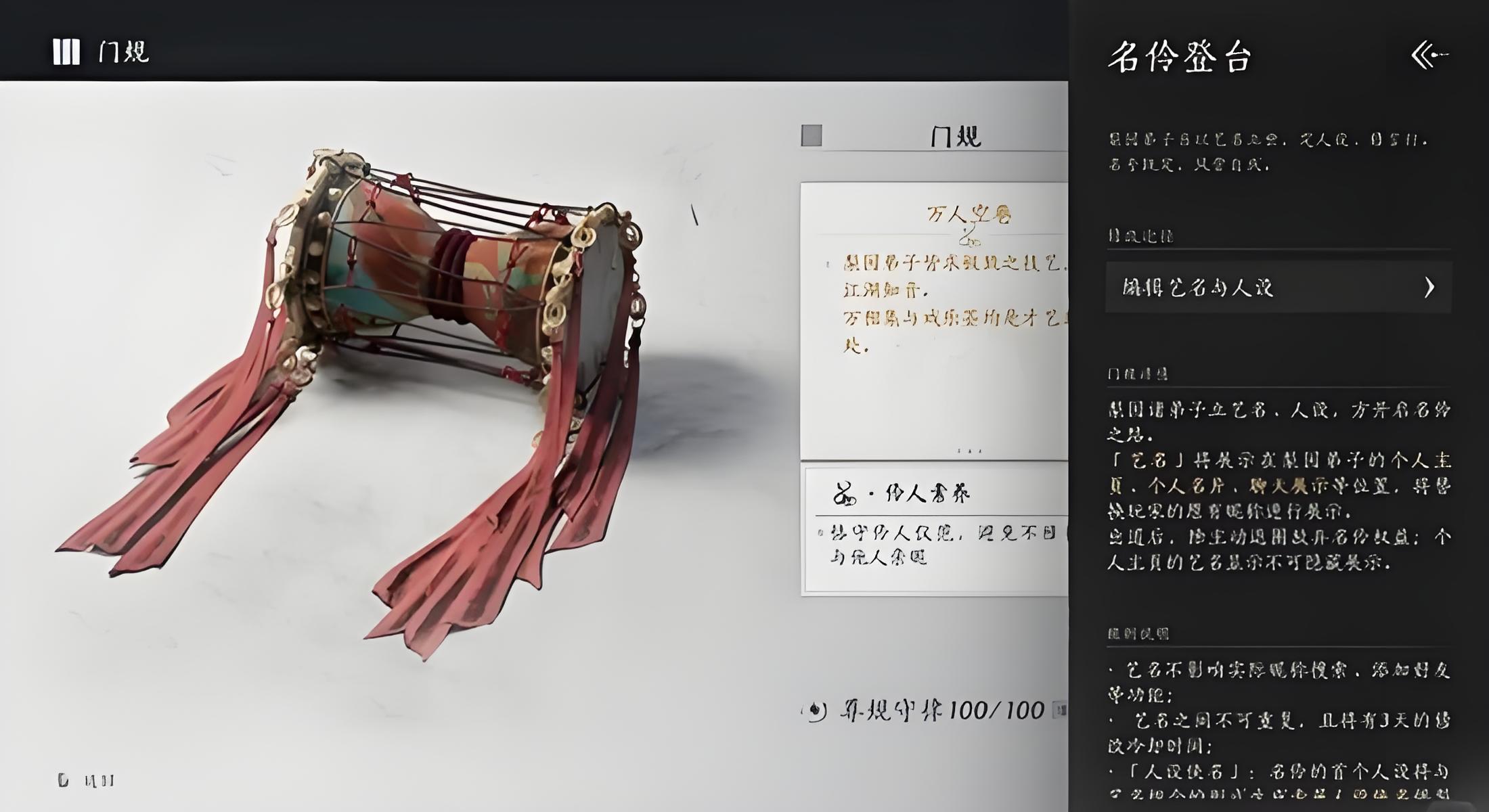Open the art name and persona row
This screenshot has height=812, width=1489.
[1278, 288]
